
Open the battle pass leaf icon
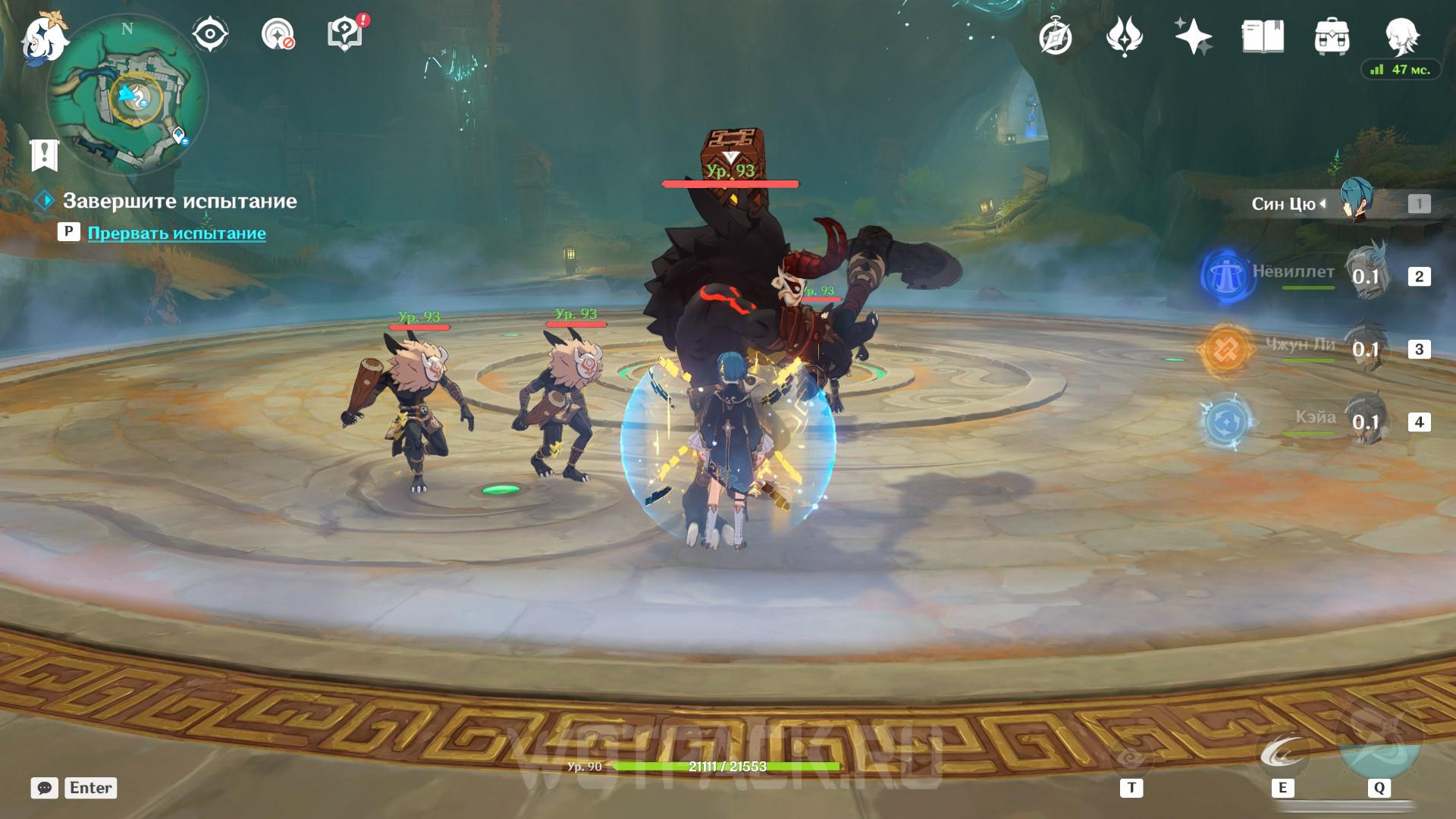pos(1124,36)
